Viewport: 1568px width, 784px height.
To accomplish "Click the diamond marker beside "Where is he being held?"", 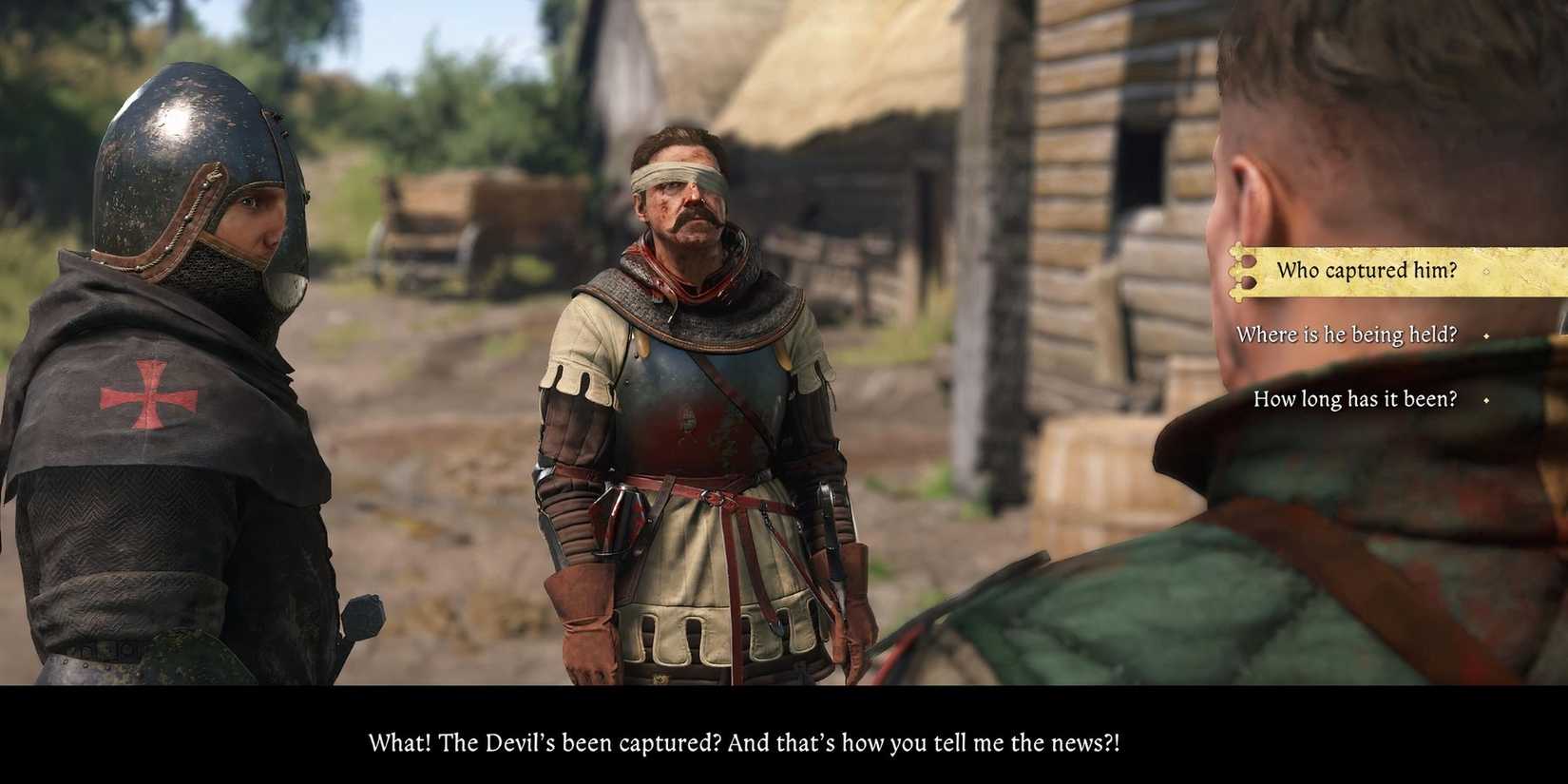I will click(x=1486, y=336).
